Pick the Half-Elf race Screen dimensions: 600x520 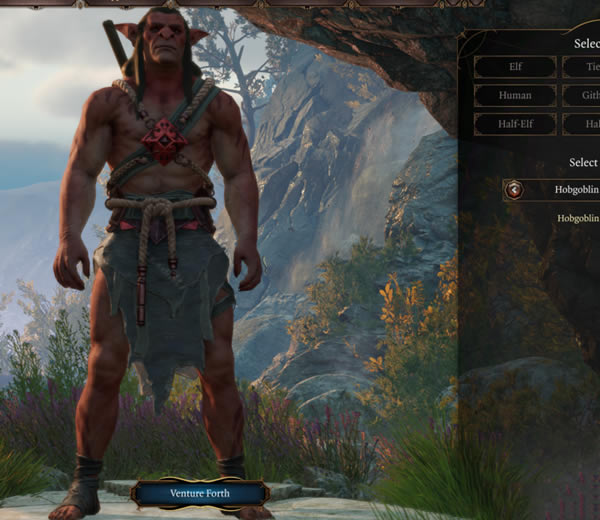(x=515, y=125)
